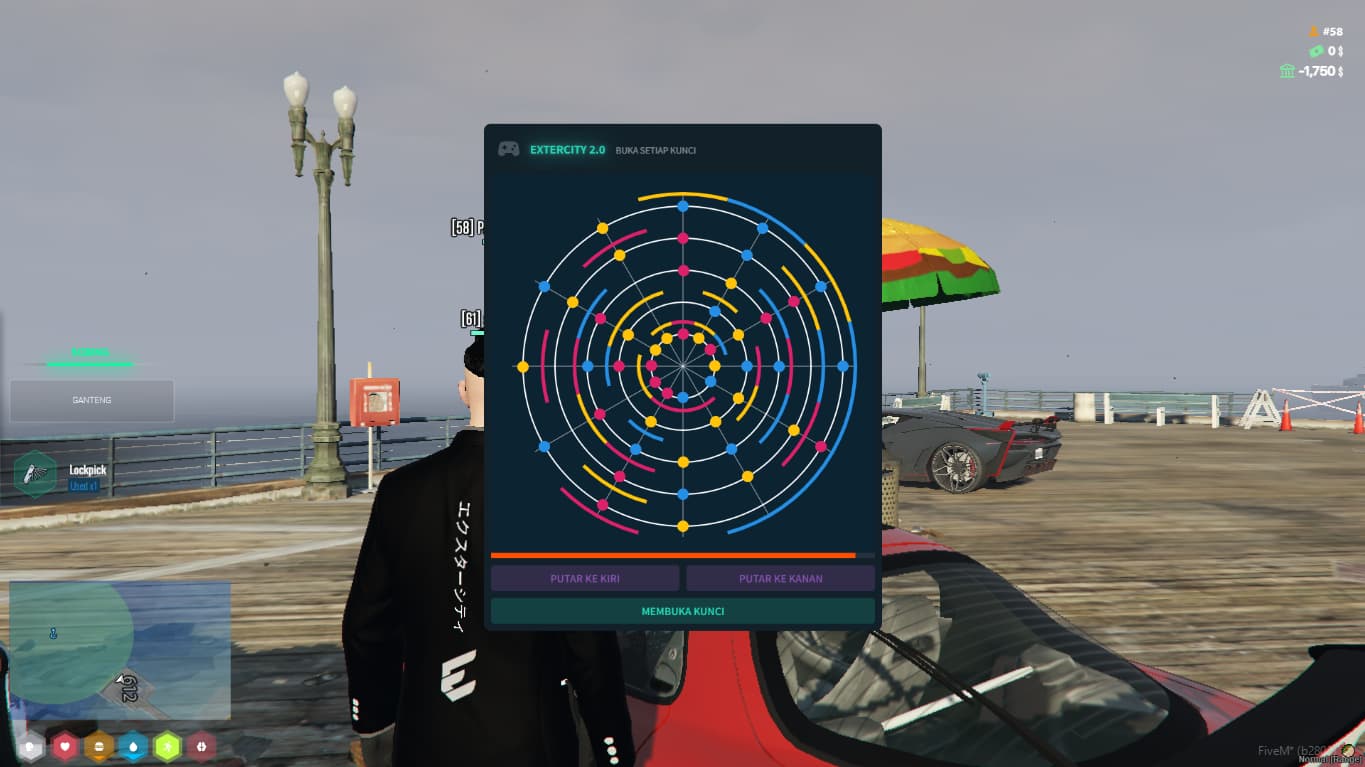Viewport: 1365px width, 767px height.
Task: Click the gamepad icon in the EXTERCITY header
Action: pos(508,148)
